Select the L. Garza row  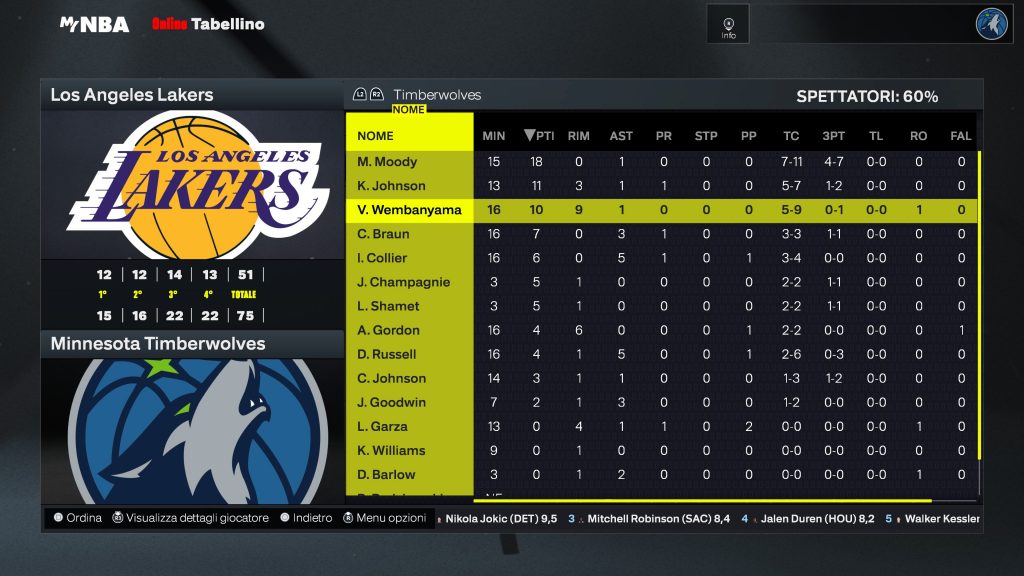[383, 426]
